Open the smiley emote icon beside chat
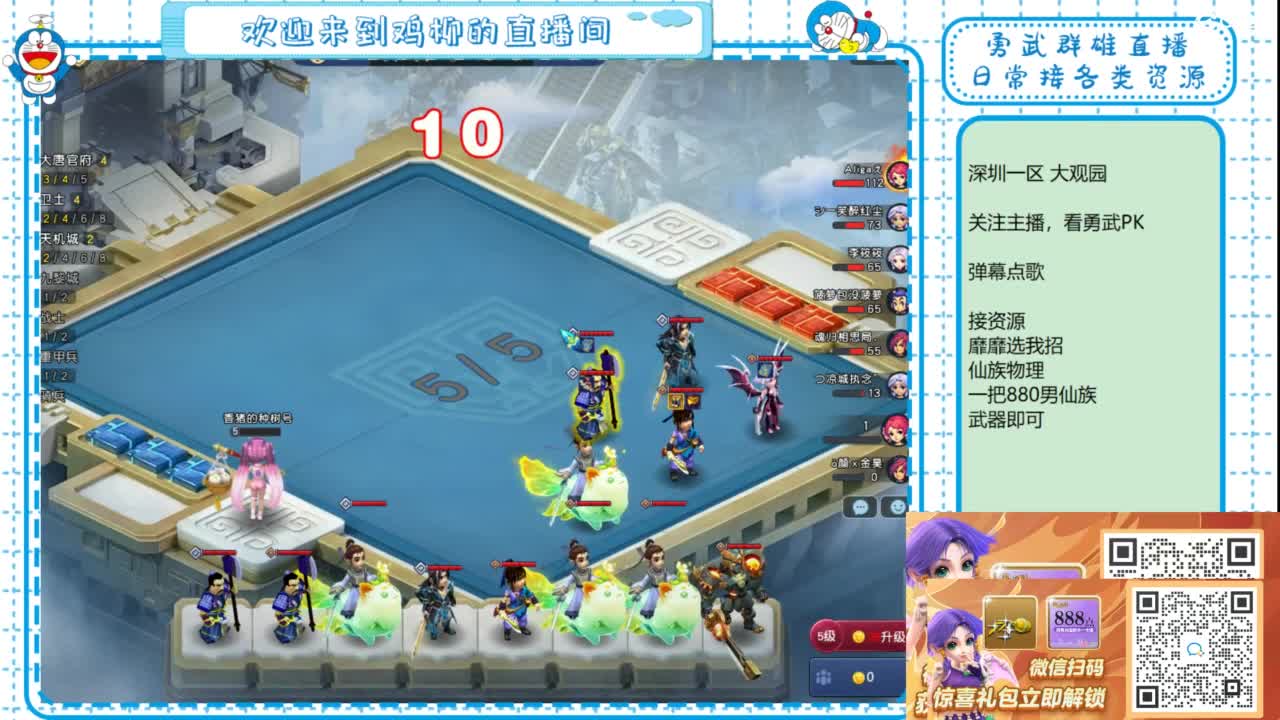The height and width of the screenshot is (720, 1280). pyautogui.click(x=898, y=507)
